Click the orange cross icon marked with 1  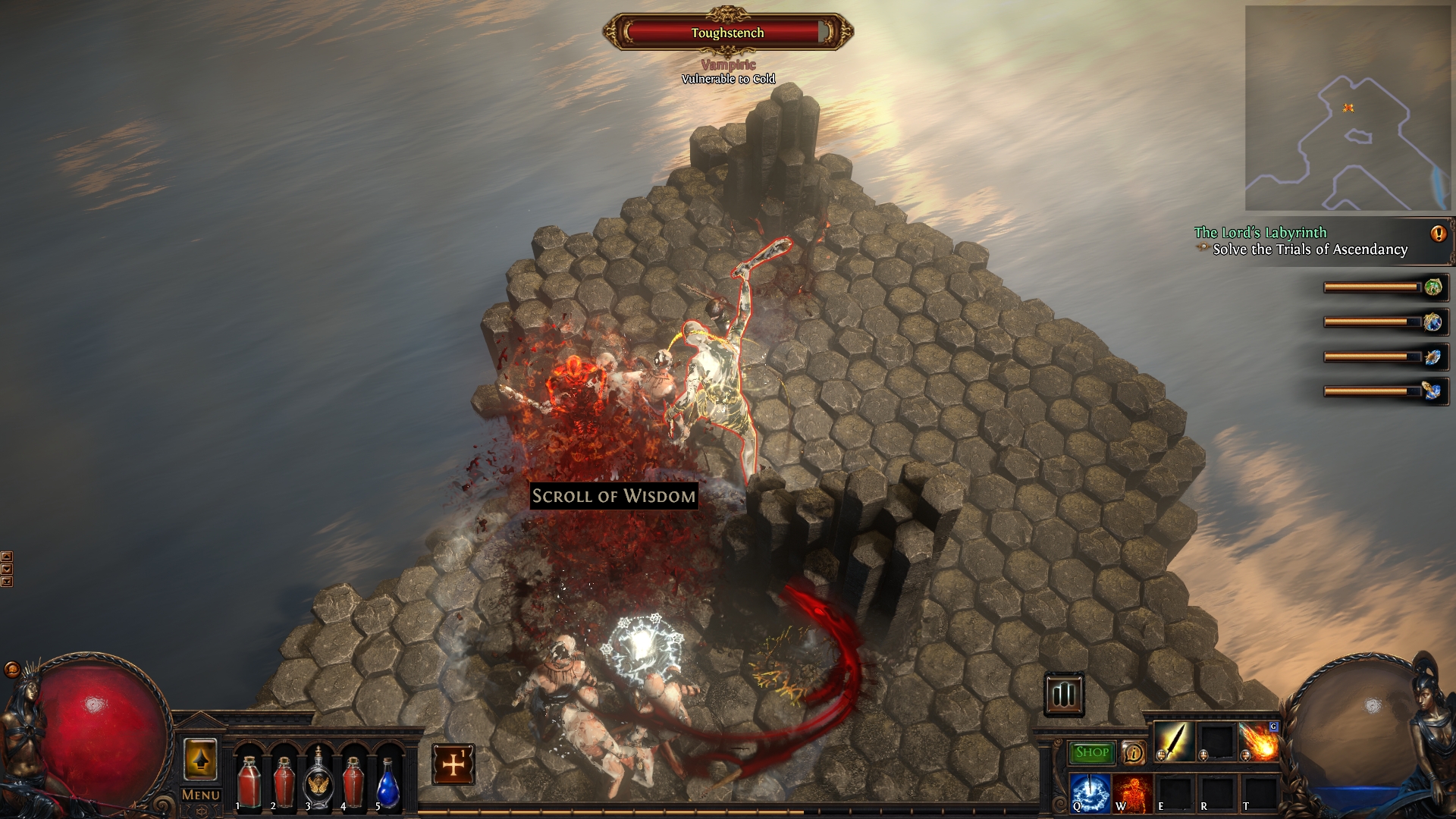point(453,764)
